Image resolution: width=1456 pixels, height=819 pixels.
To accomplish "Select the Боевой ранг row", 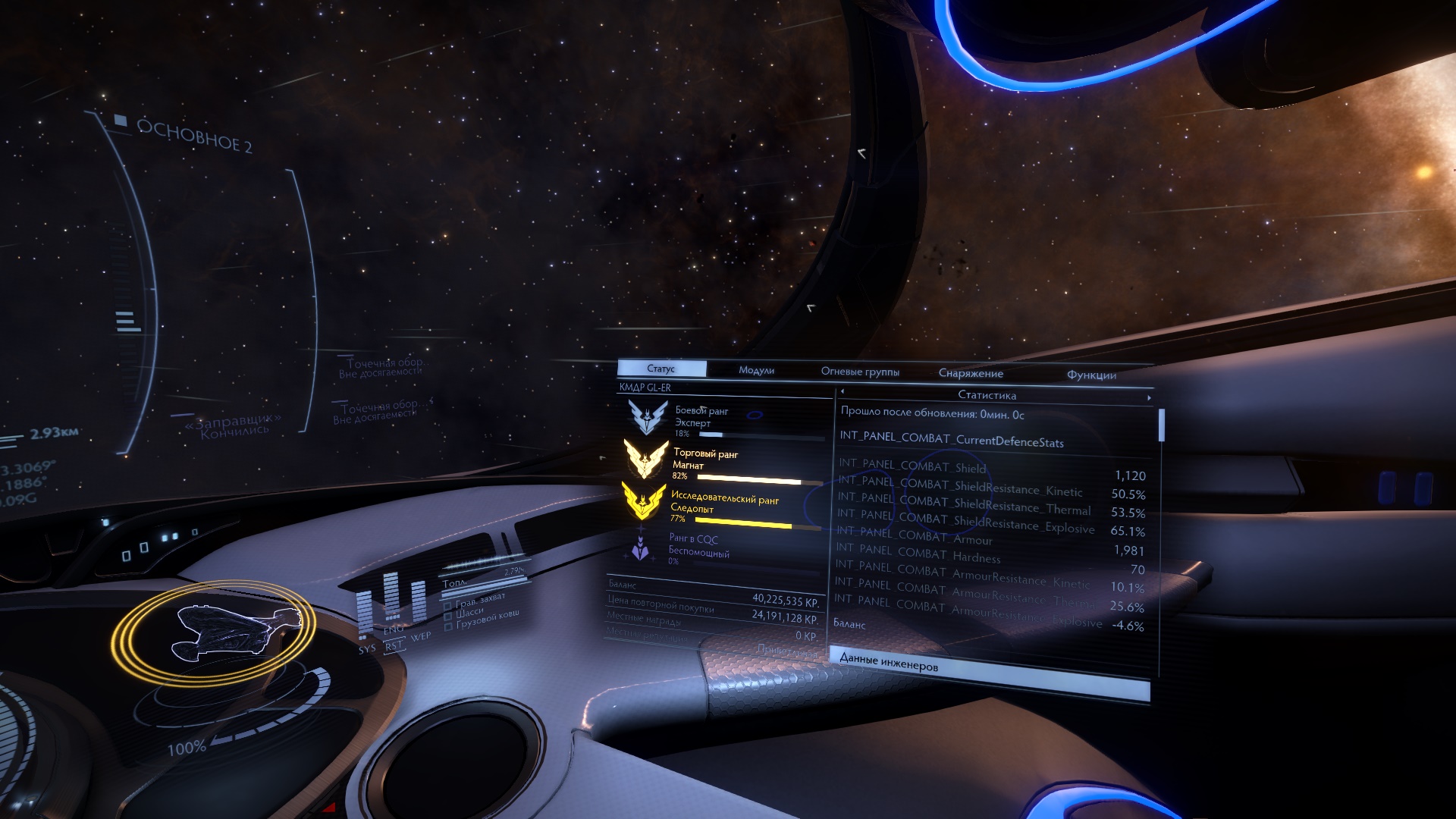I will [x=723, y=421].
